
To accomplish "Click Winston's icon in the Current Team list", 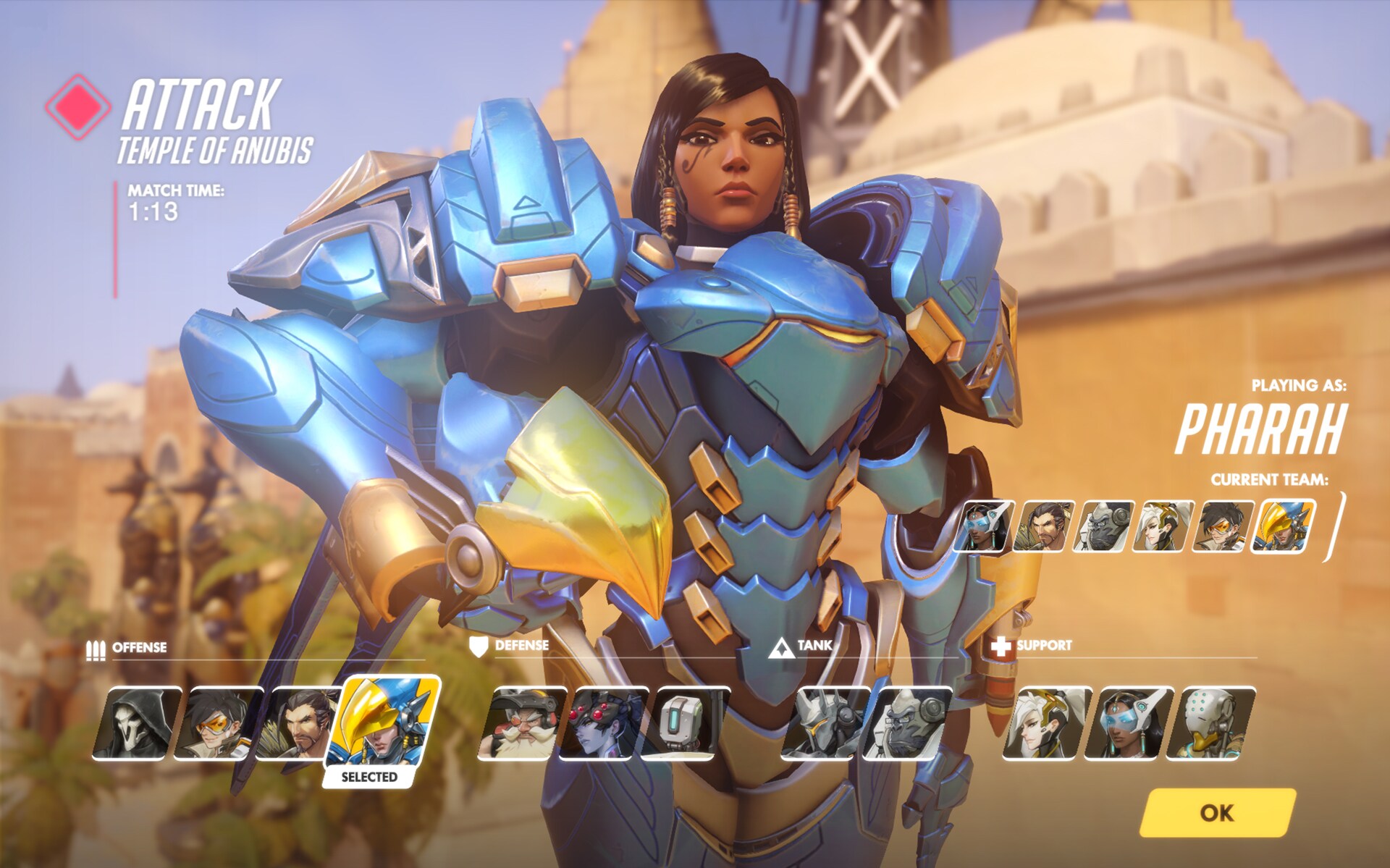I will coord(1103,526).
